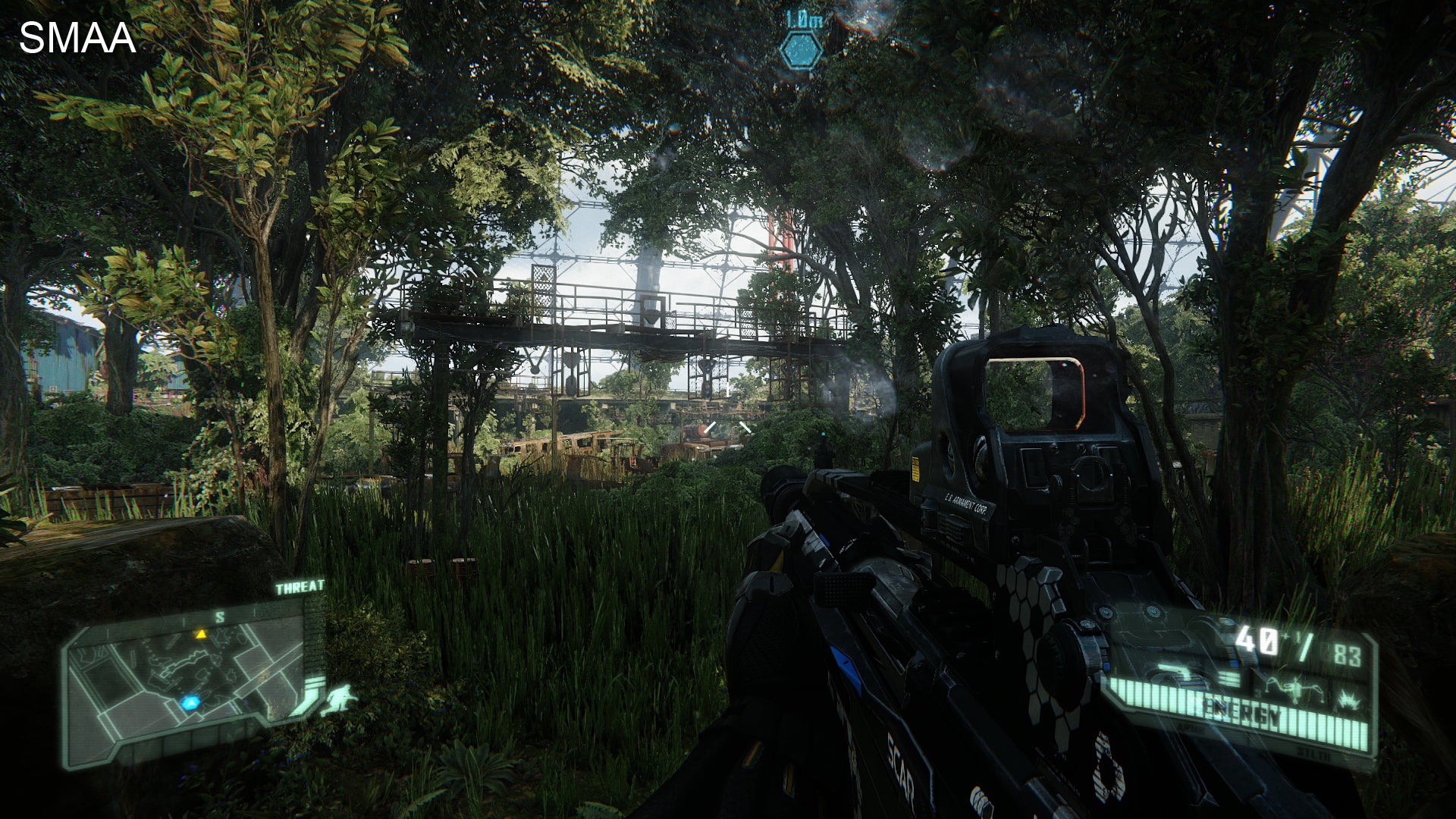Toggle the ARMR suit mode label

click(x=1191, y=728)
